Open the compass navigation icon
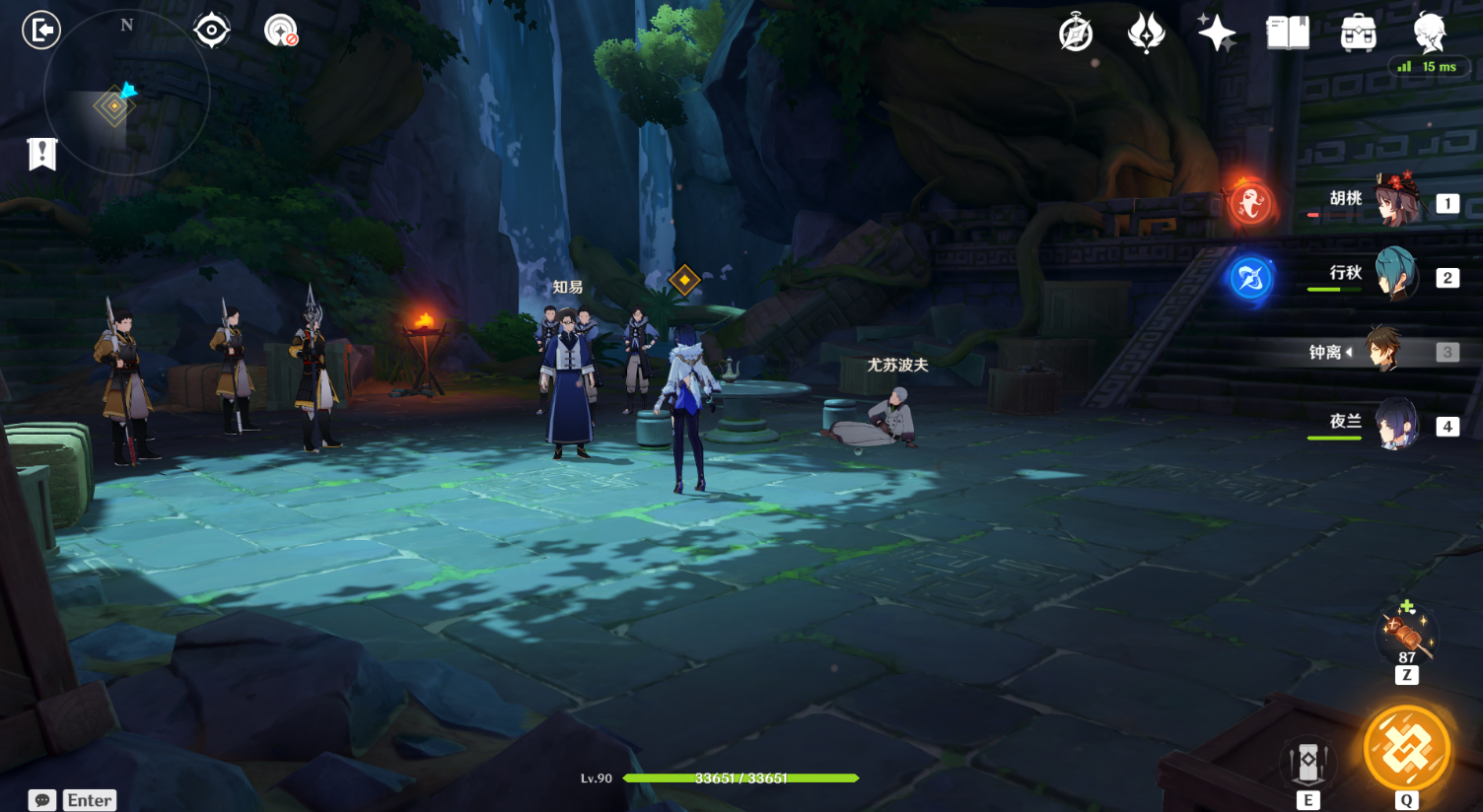1483x812 pixels. [x=1075, y=34]
